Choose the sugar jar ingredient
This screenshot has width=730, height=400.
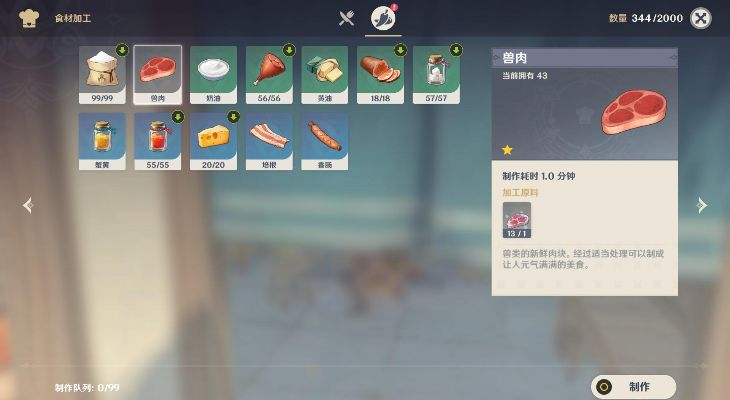[436, 72]
